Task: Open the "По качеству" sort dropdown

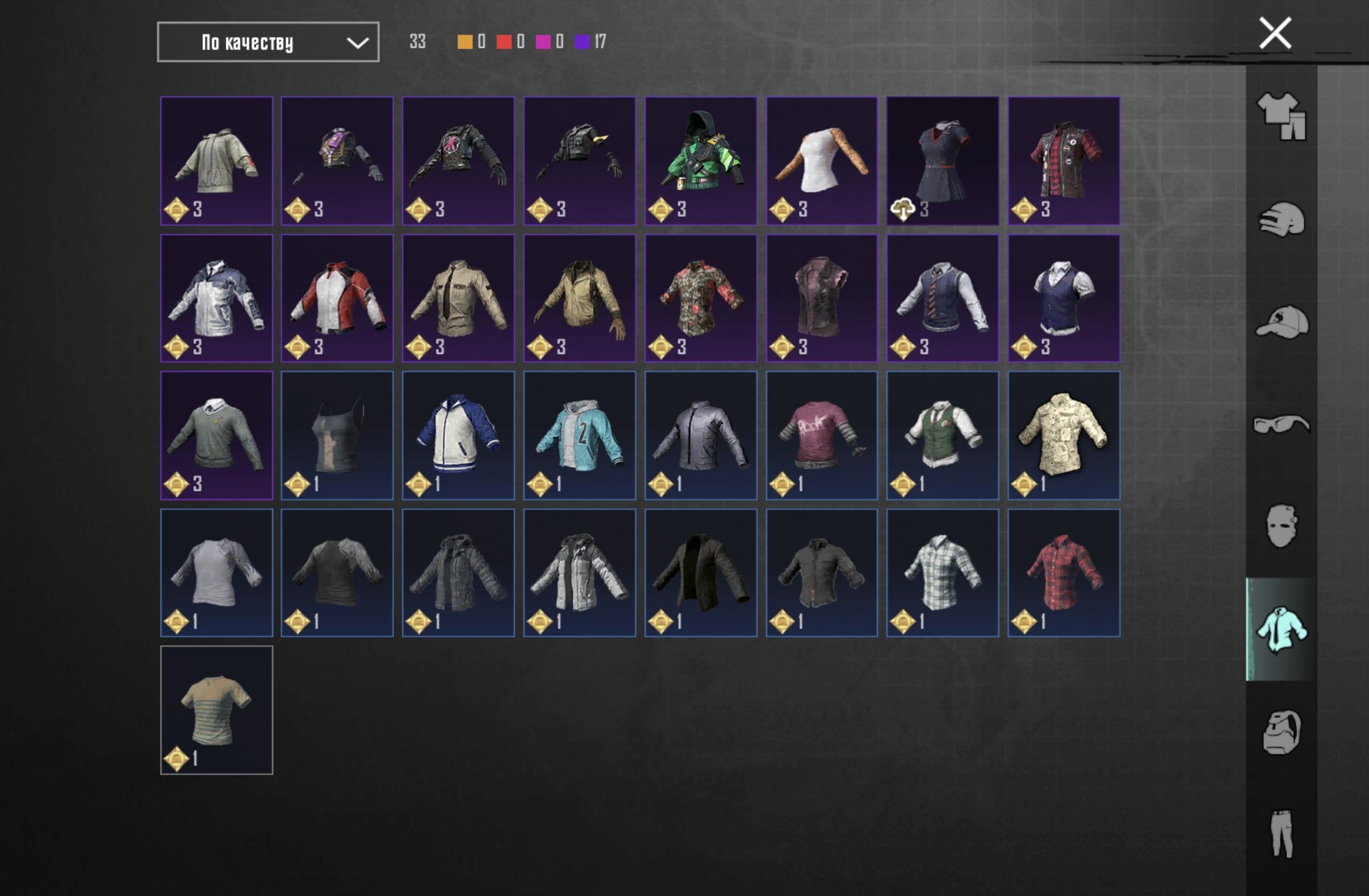Action: coord(268,42)
